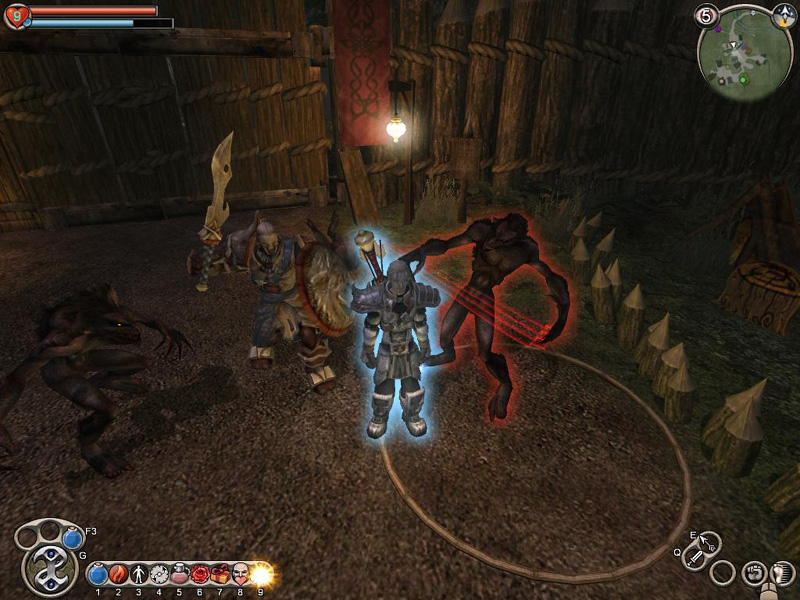The height and width of the screenshot is (600, 800).
Task: Use the pink potion flask slot
Action: click(x=180, y=575)
